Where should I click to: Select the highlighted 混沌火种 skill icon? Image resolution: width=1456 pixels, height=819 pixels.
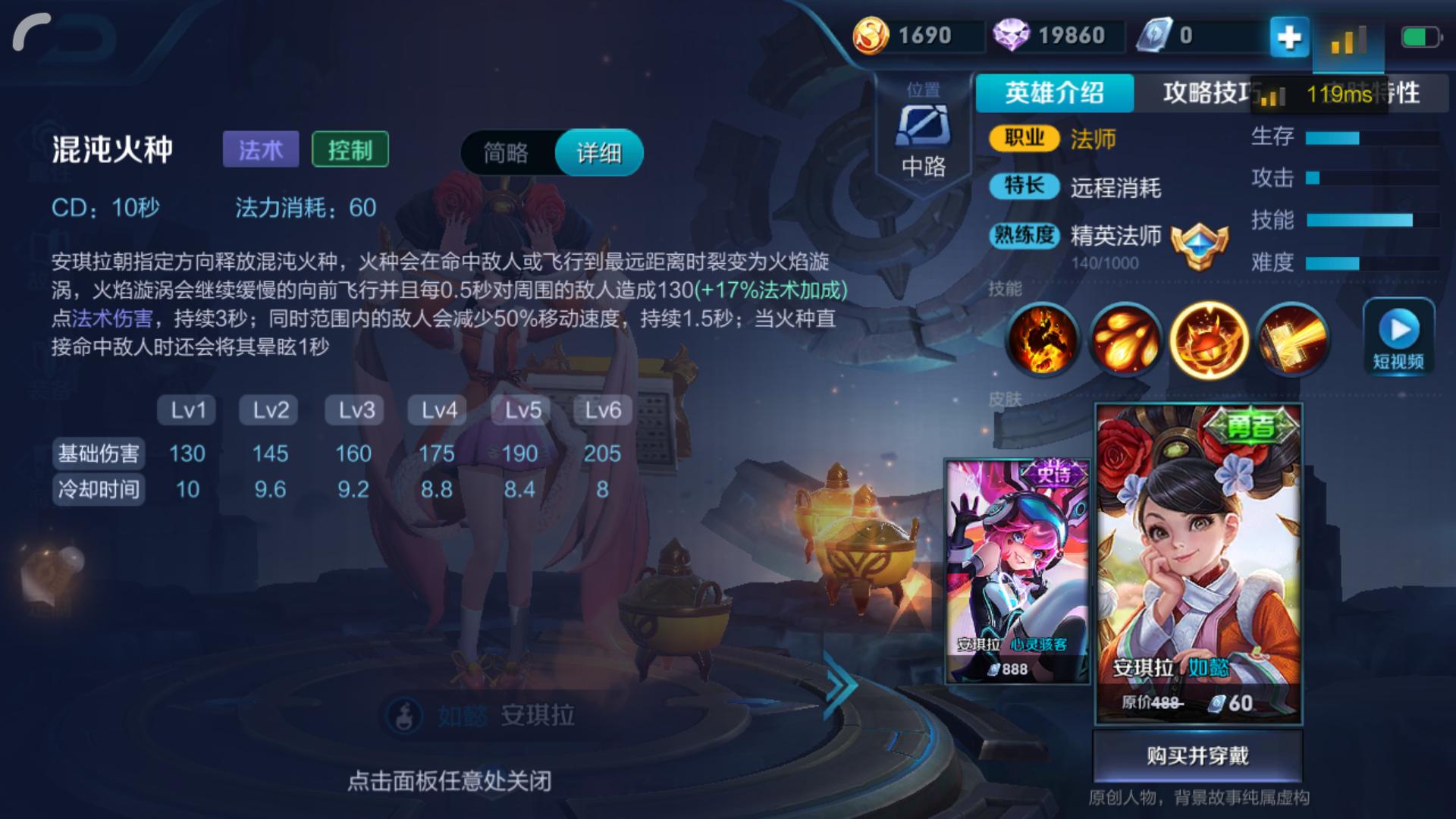1211,339
